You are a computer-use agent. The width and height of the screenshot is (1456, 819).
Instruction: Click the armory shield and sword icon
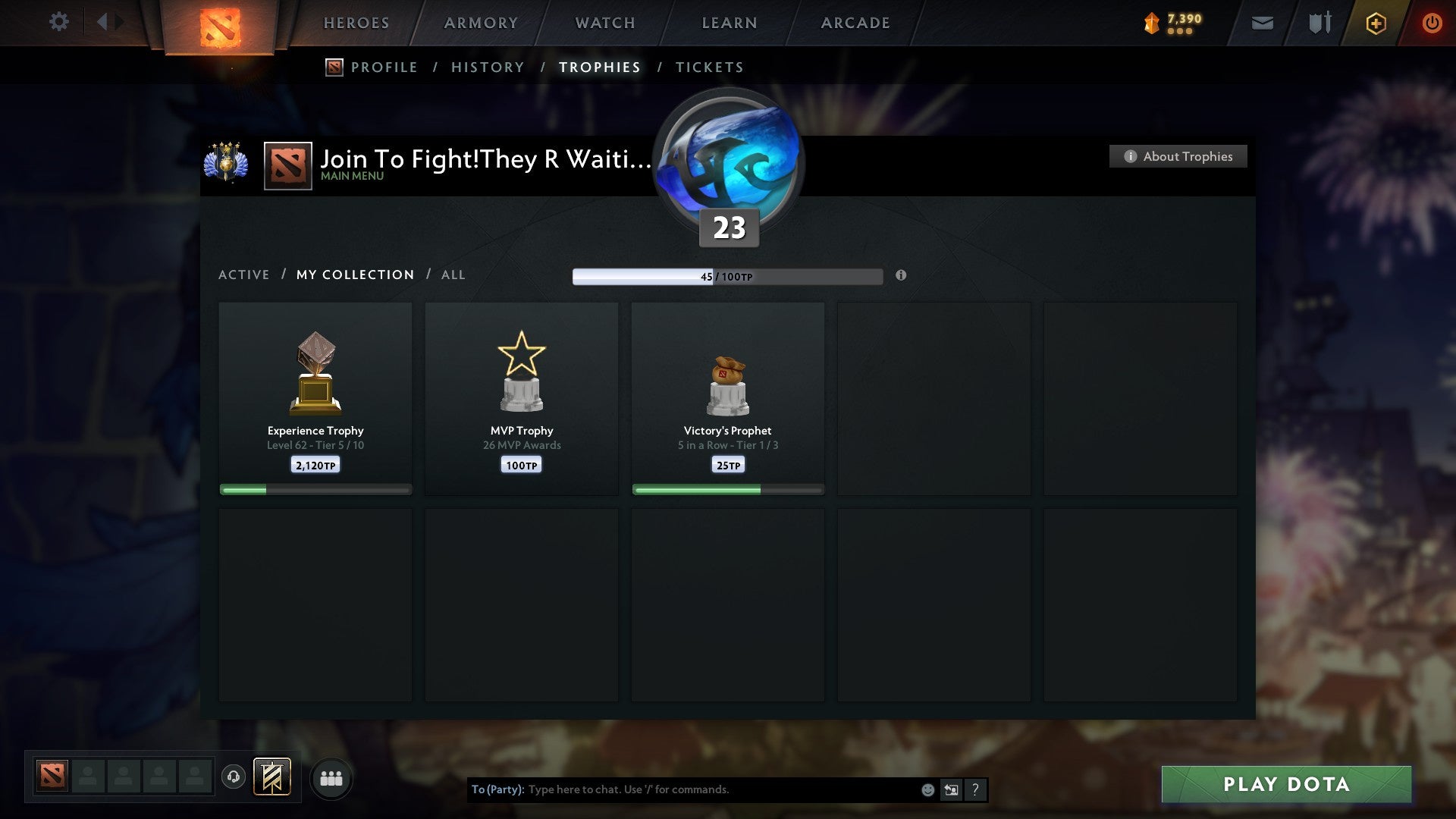tap(1319, 23)
